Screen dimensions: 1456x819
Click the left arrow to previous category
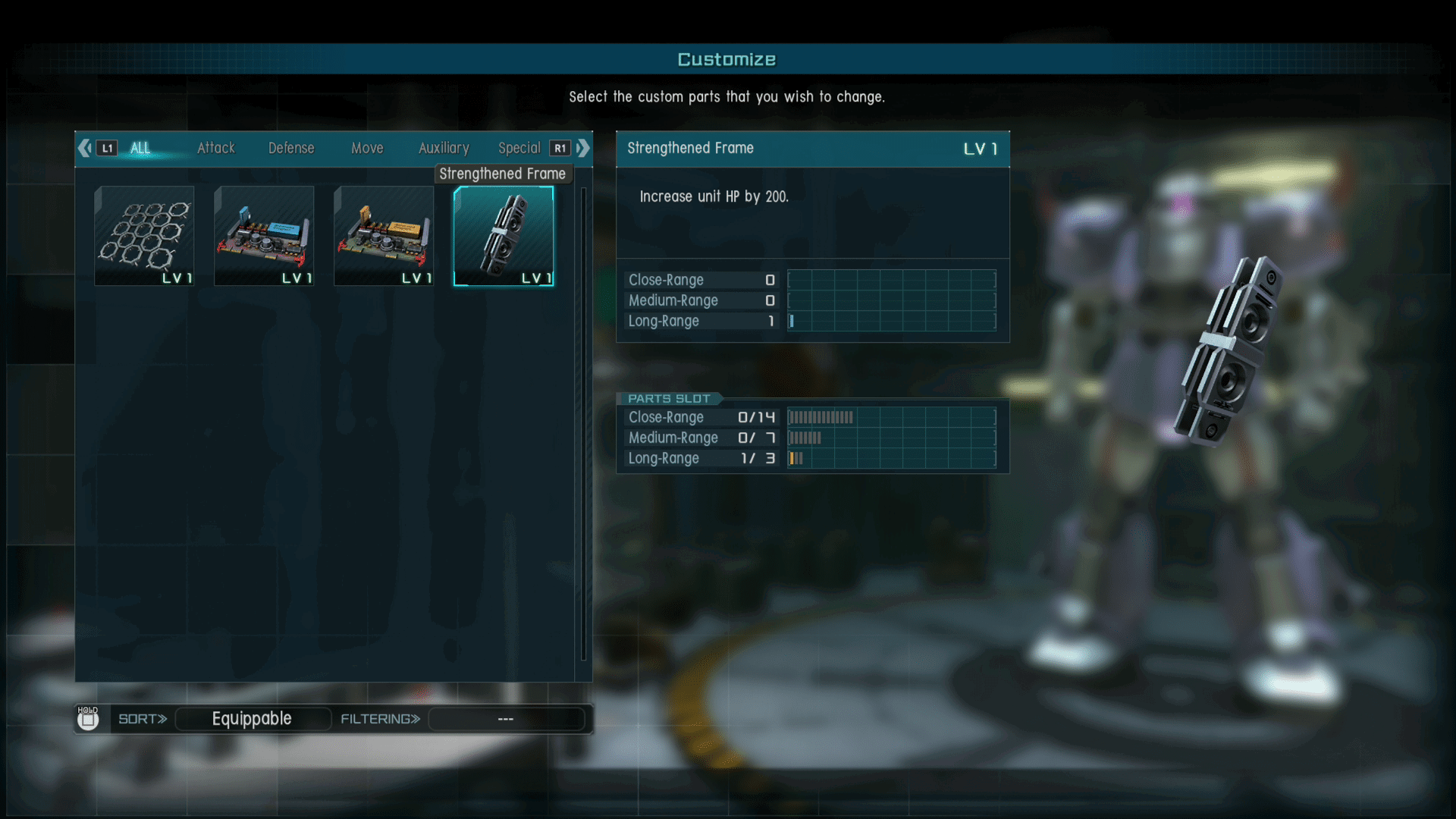tap(84, 148)
